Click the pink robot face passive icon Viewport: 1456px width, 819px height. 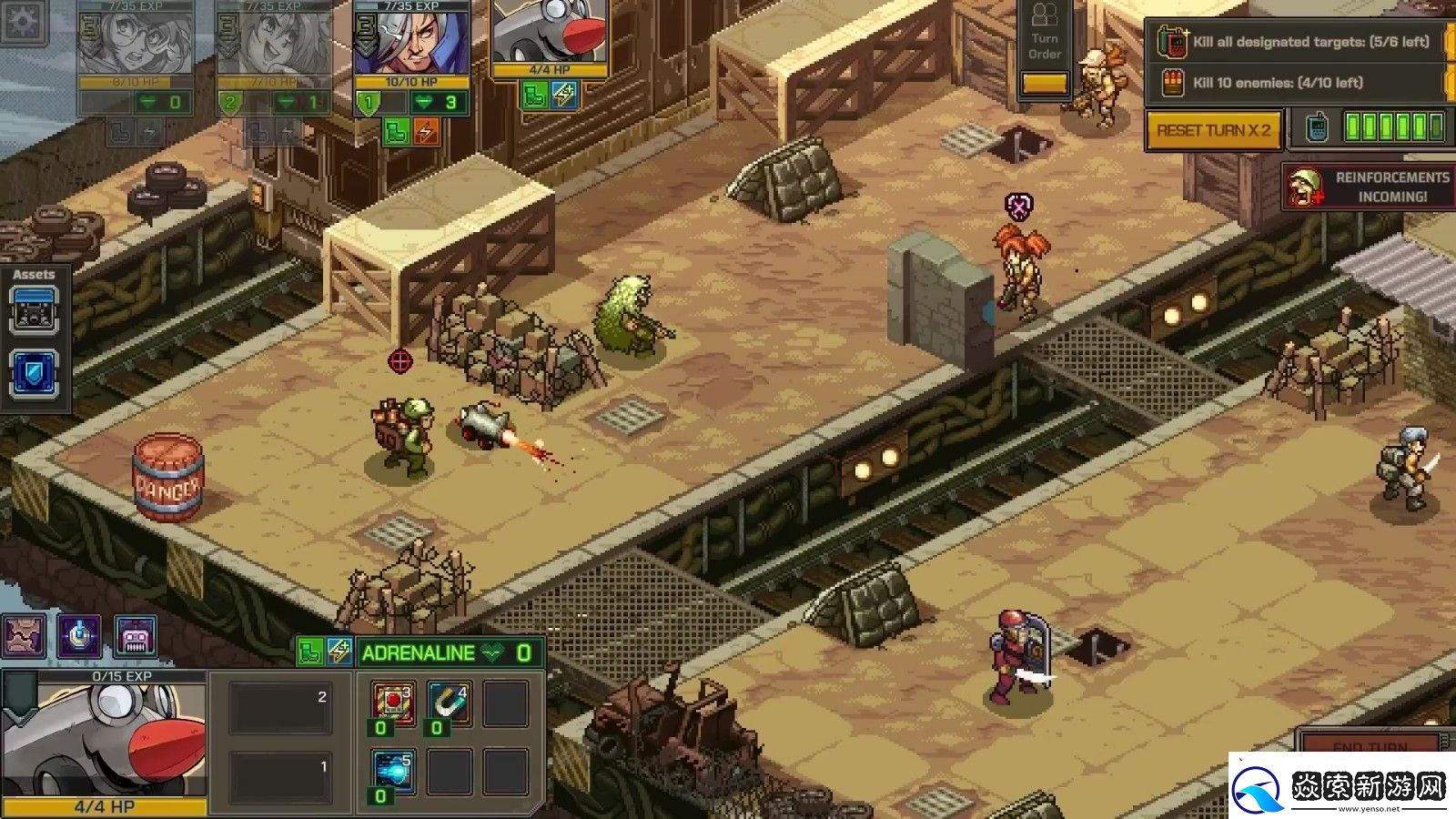(x=136, y=636)
